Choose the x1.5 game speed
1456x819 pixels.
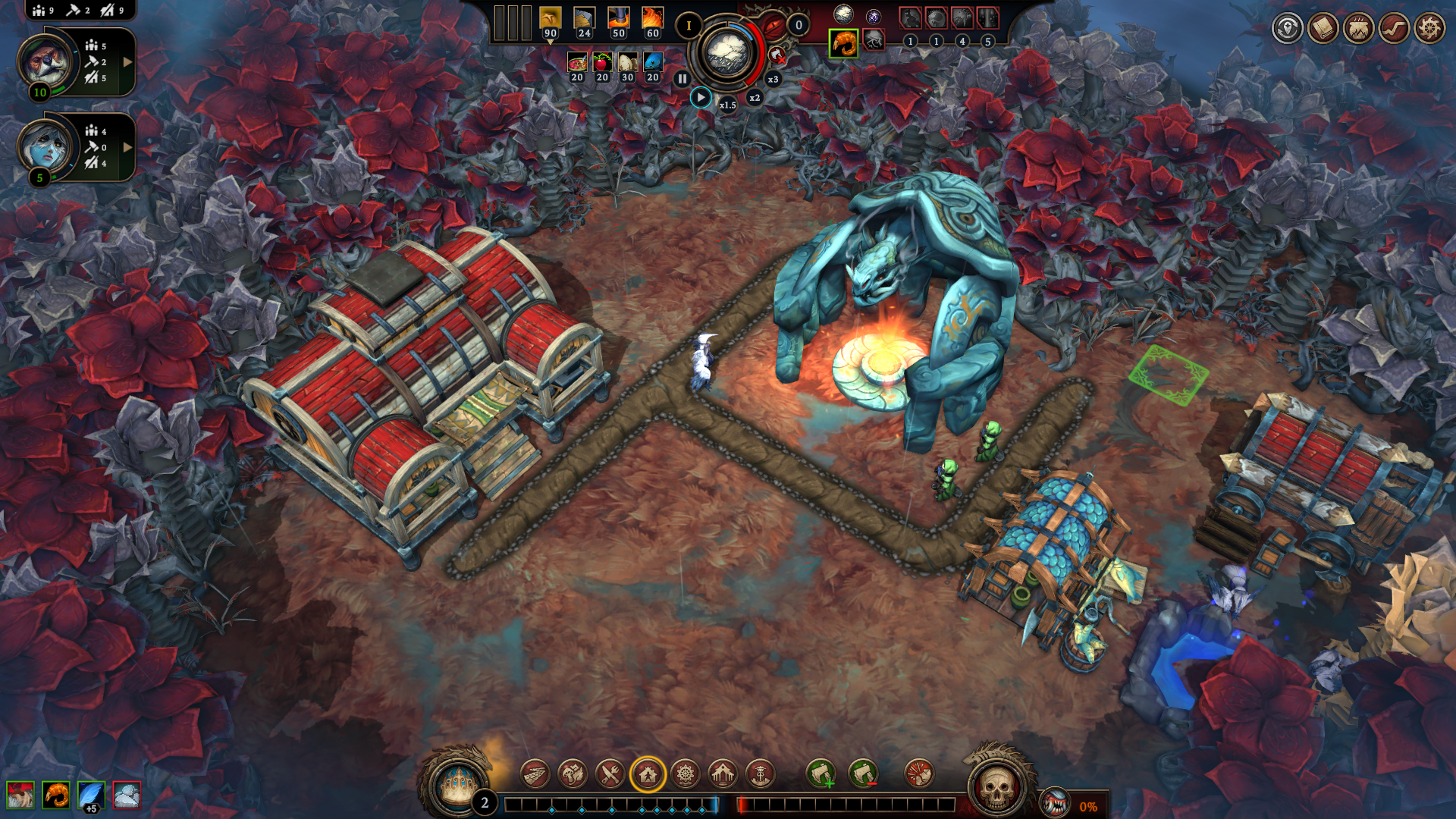click(x=727, y=105)
